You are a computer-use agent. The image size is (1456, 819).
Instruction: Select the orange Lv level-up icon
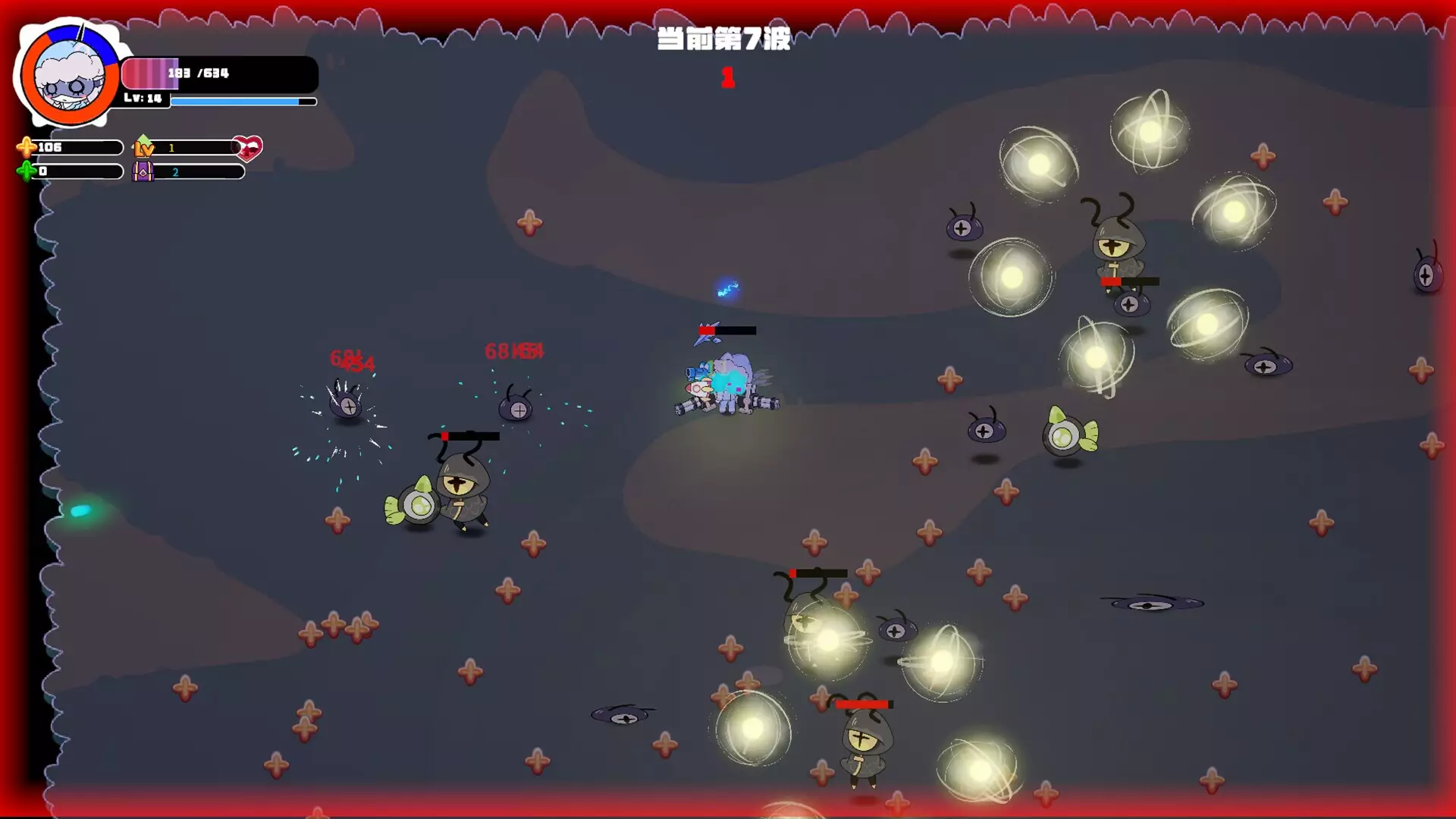143,146
